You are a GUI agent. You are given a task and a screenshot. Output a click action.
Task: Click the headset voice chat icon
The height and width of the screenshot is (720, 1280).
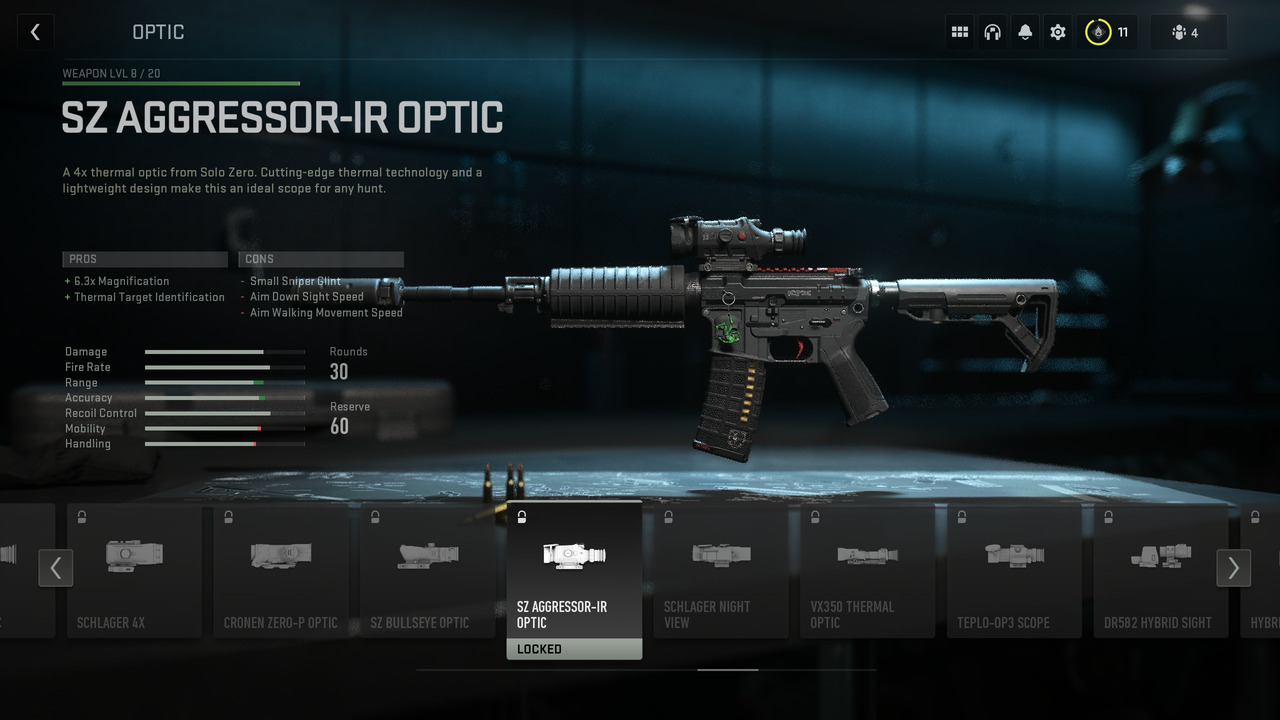pyautogui.click(x=991, y=31)
